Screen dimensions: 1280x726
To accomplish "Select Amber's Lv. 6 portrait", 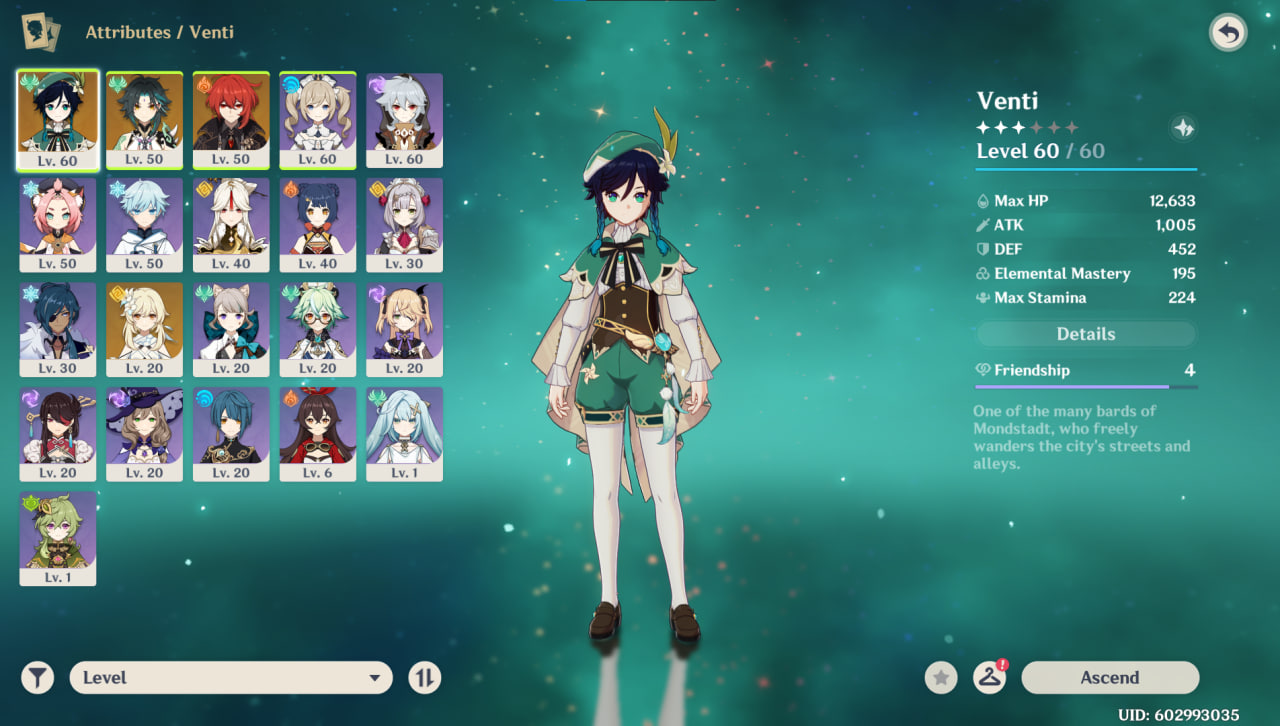I will 317,433.
